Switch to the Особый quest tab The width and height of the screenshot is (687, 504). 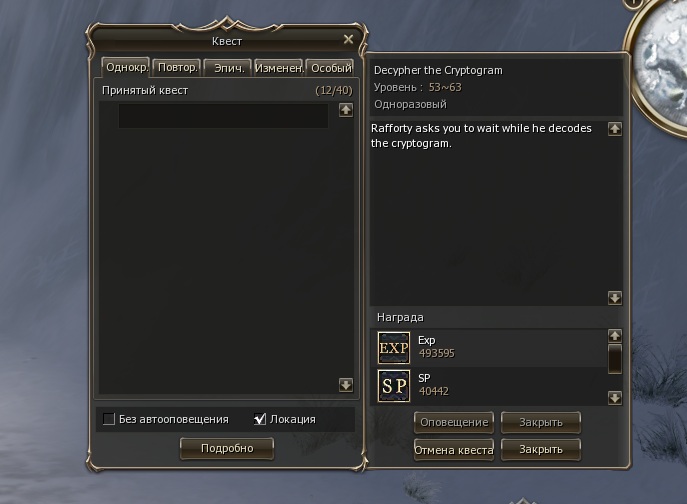click(x=330, y=68)
